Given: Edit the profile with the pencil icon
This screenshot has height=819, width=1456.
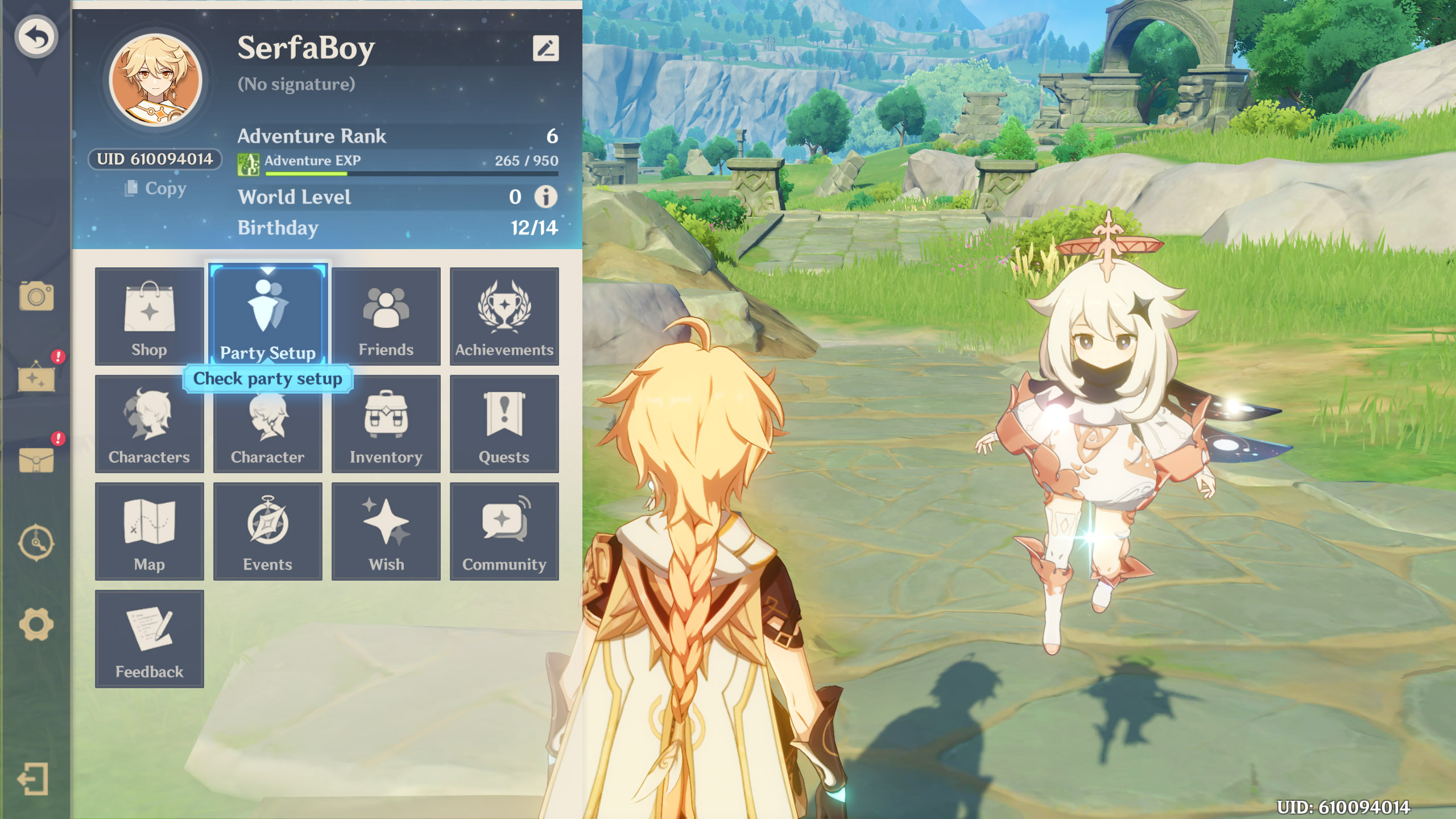Looking at the screenshot, I should tap(545, 48).
